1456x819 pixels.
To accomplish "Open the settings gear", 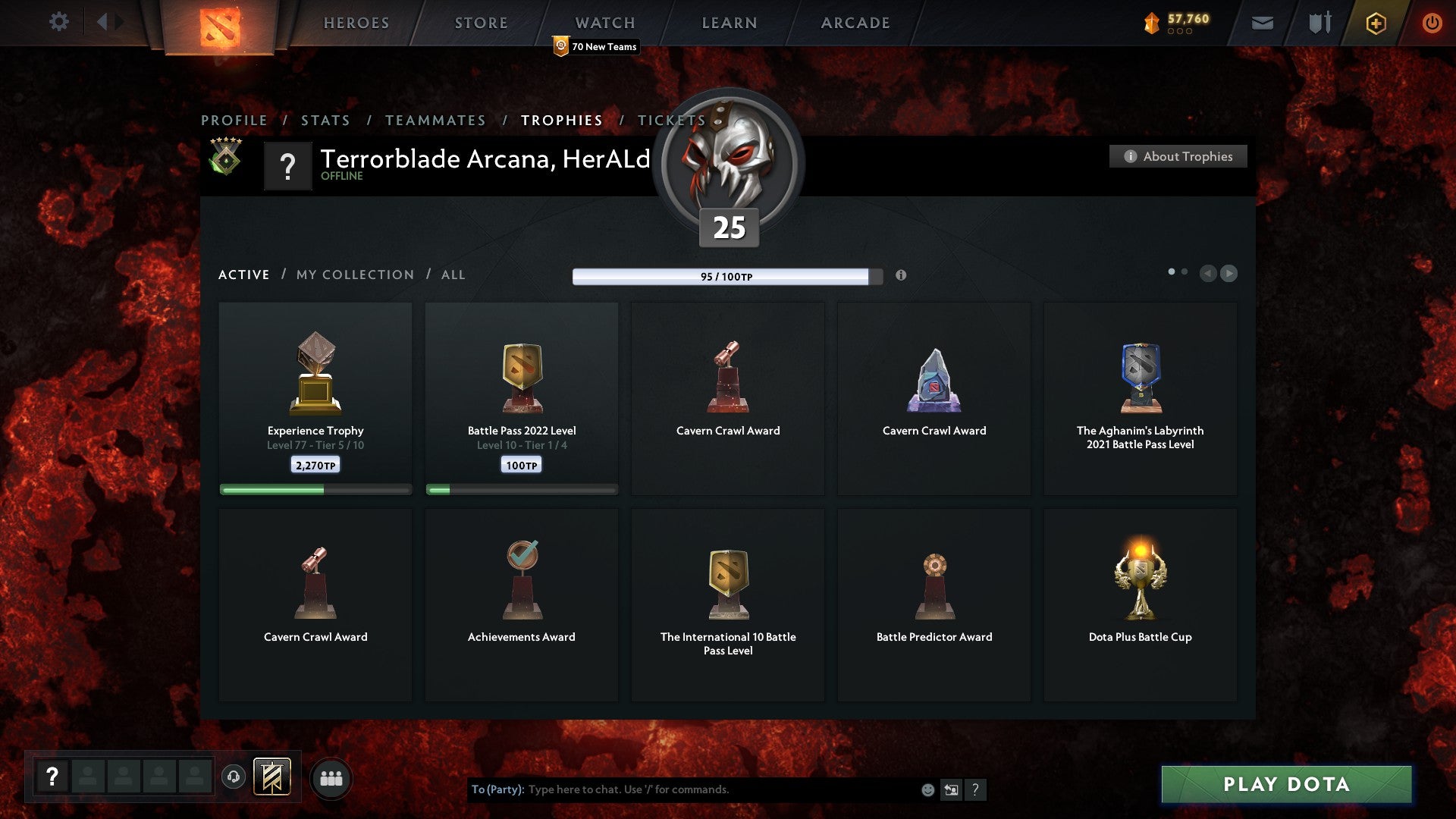I will tap(58, 22).
